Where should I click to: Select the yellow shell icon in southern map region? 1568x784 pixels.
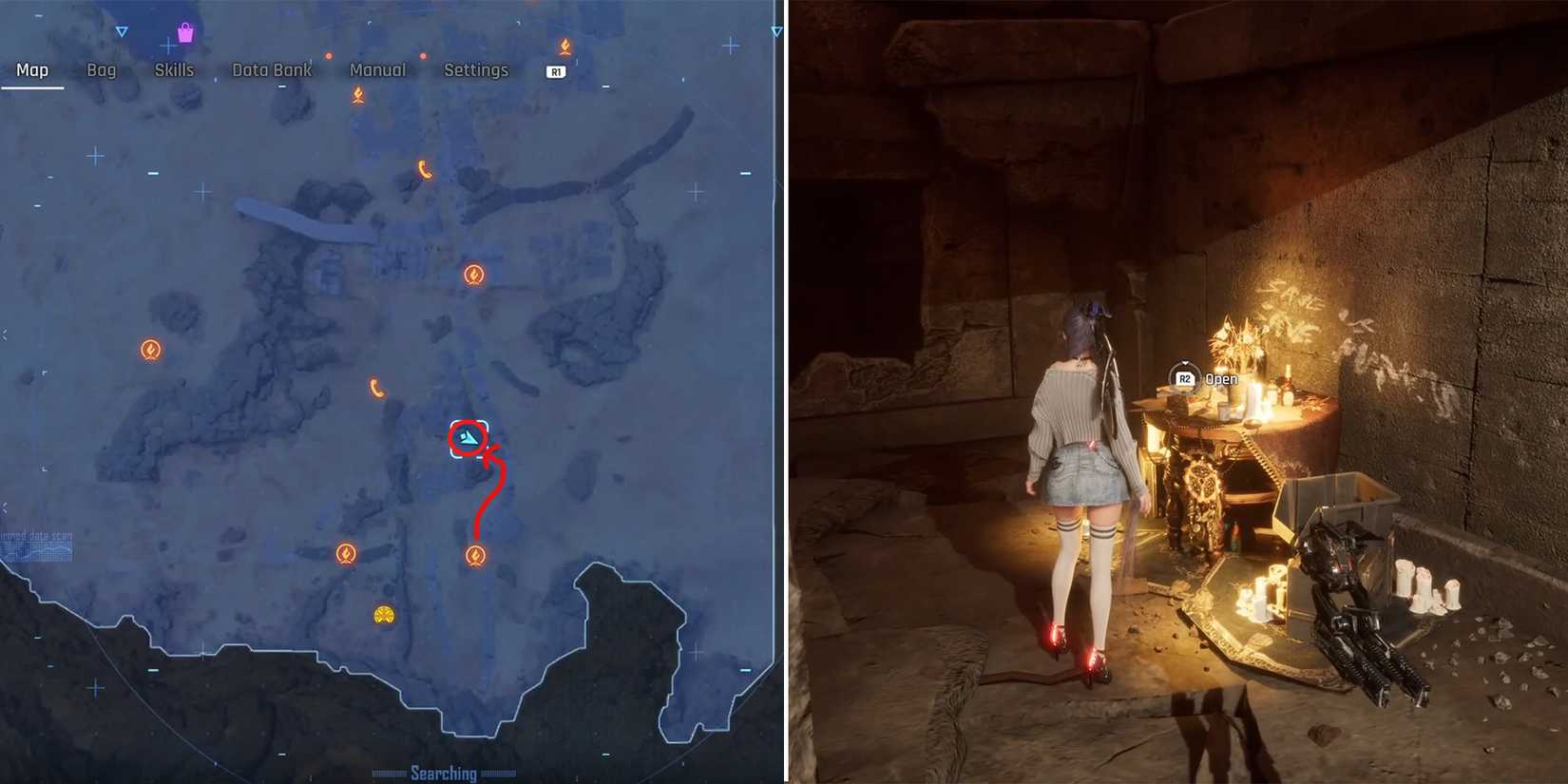click(384, 614)
